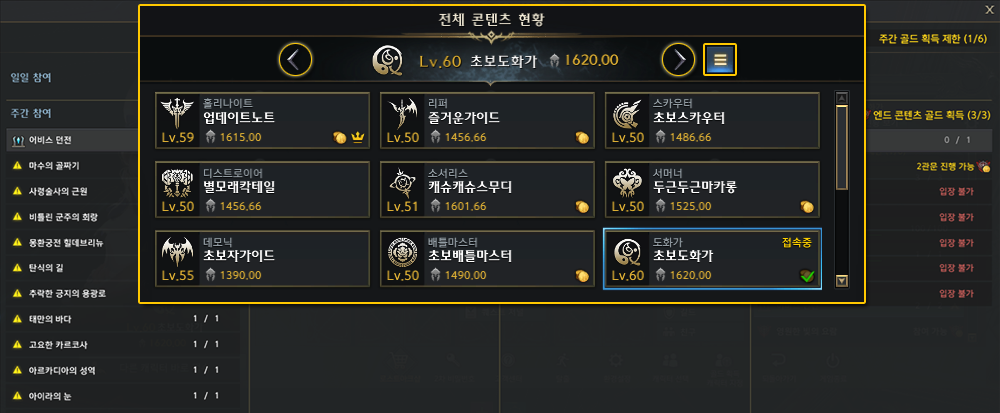Viewport: 1000px width, 413px height.
Task: Go to the previous character with left arrow
Action: pyautogui.click(x=293, y=60)
